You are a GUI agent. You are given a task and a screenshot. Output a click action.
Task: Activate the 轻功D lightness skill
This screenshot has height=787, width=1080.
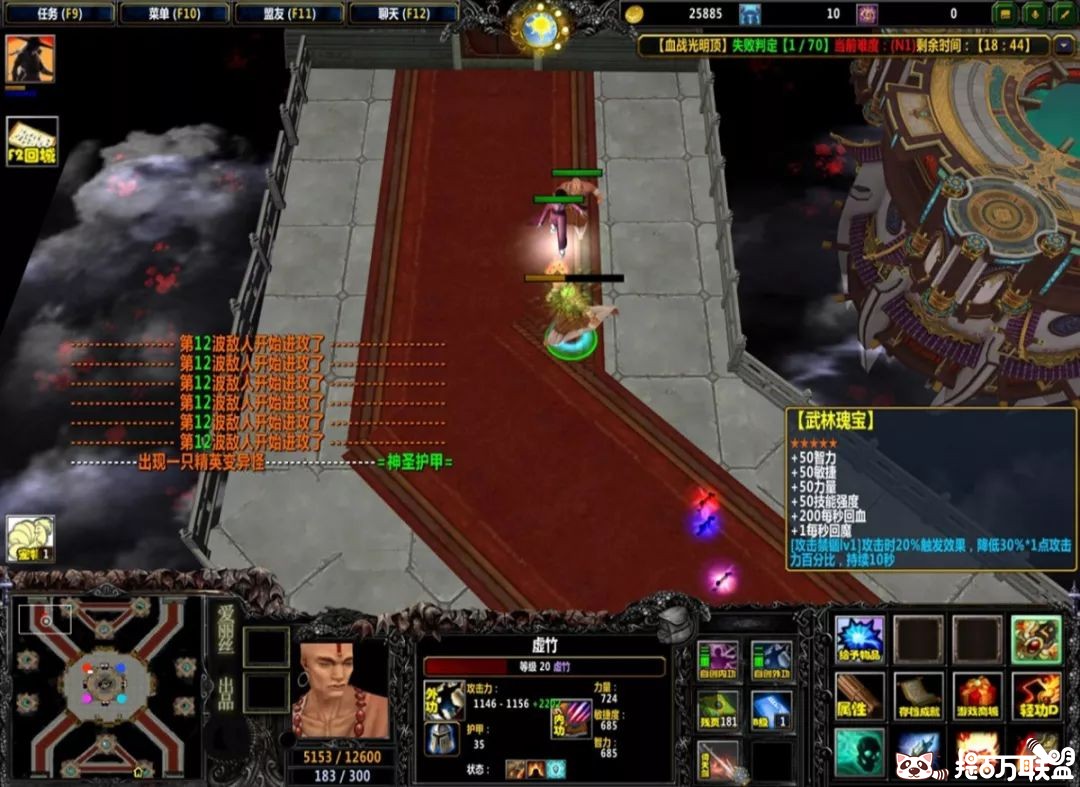point(1036,696)
